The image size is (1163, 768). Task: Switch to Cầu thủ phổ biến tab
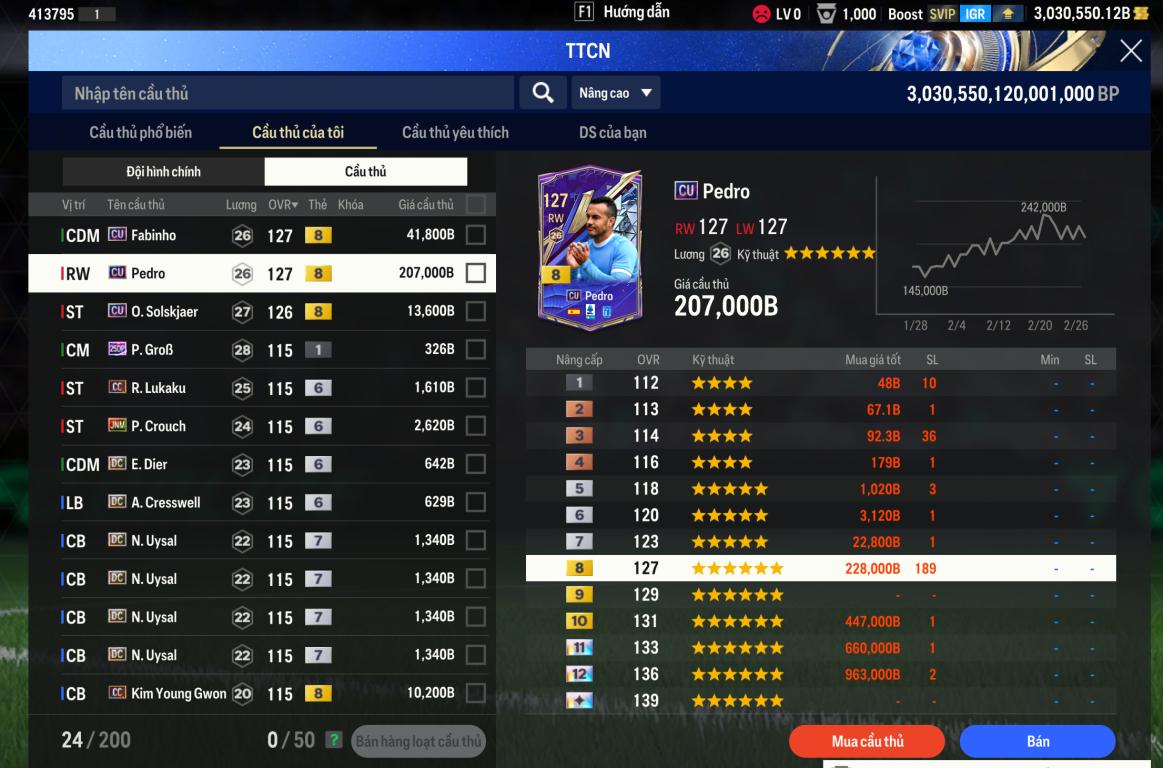point(140,132)
